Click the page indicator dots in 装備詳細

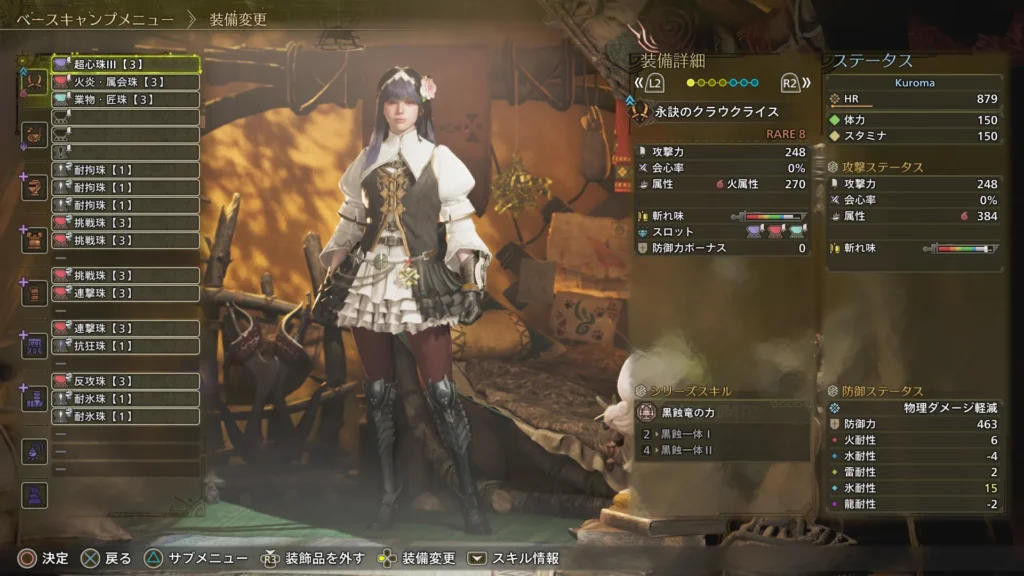(719, 83)
